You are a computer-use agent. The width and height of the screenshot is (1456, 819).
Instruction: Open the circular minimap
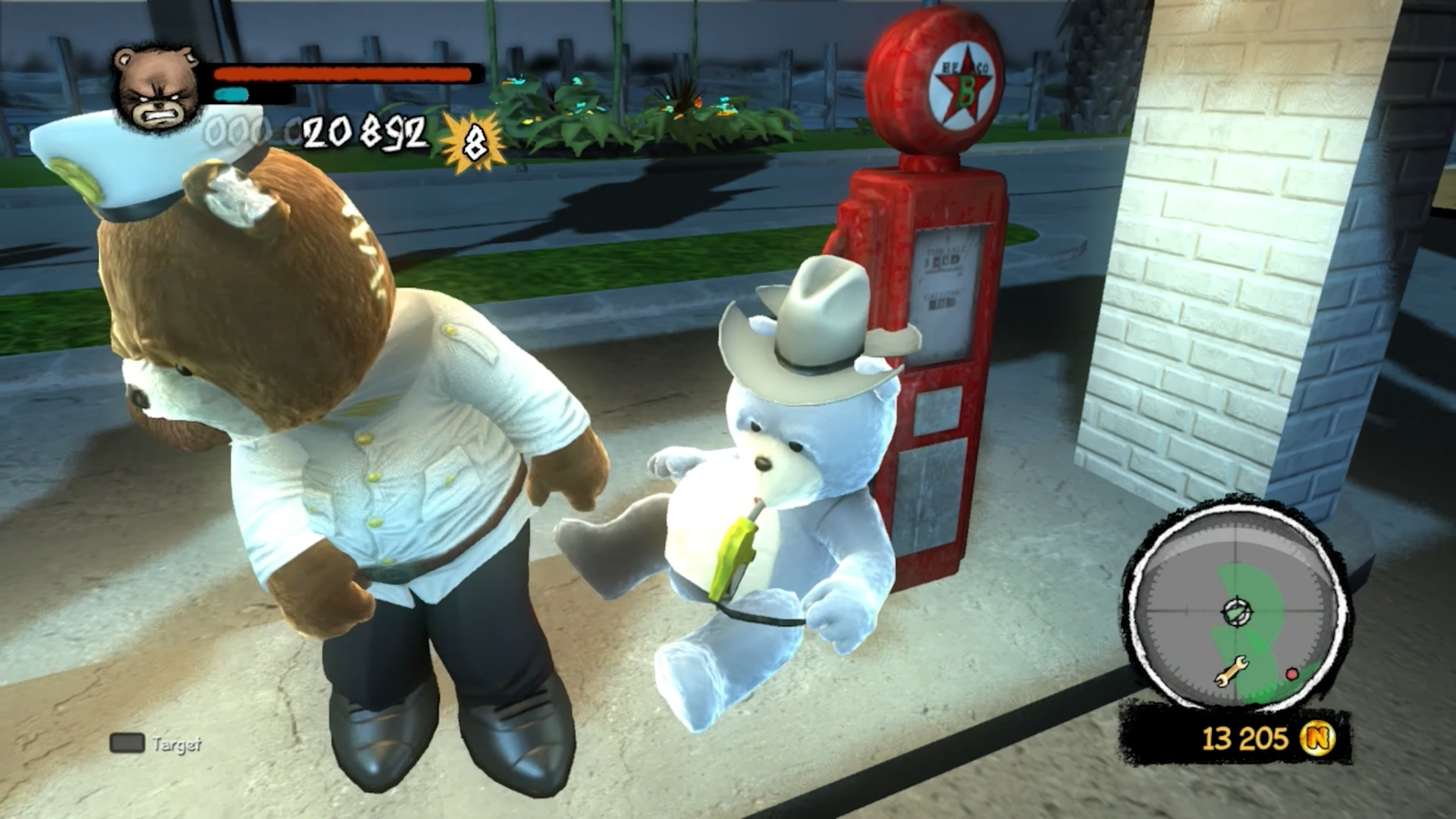pyautogui.click(x=1238, y=610)
